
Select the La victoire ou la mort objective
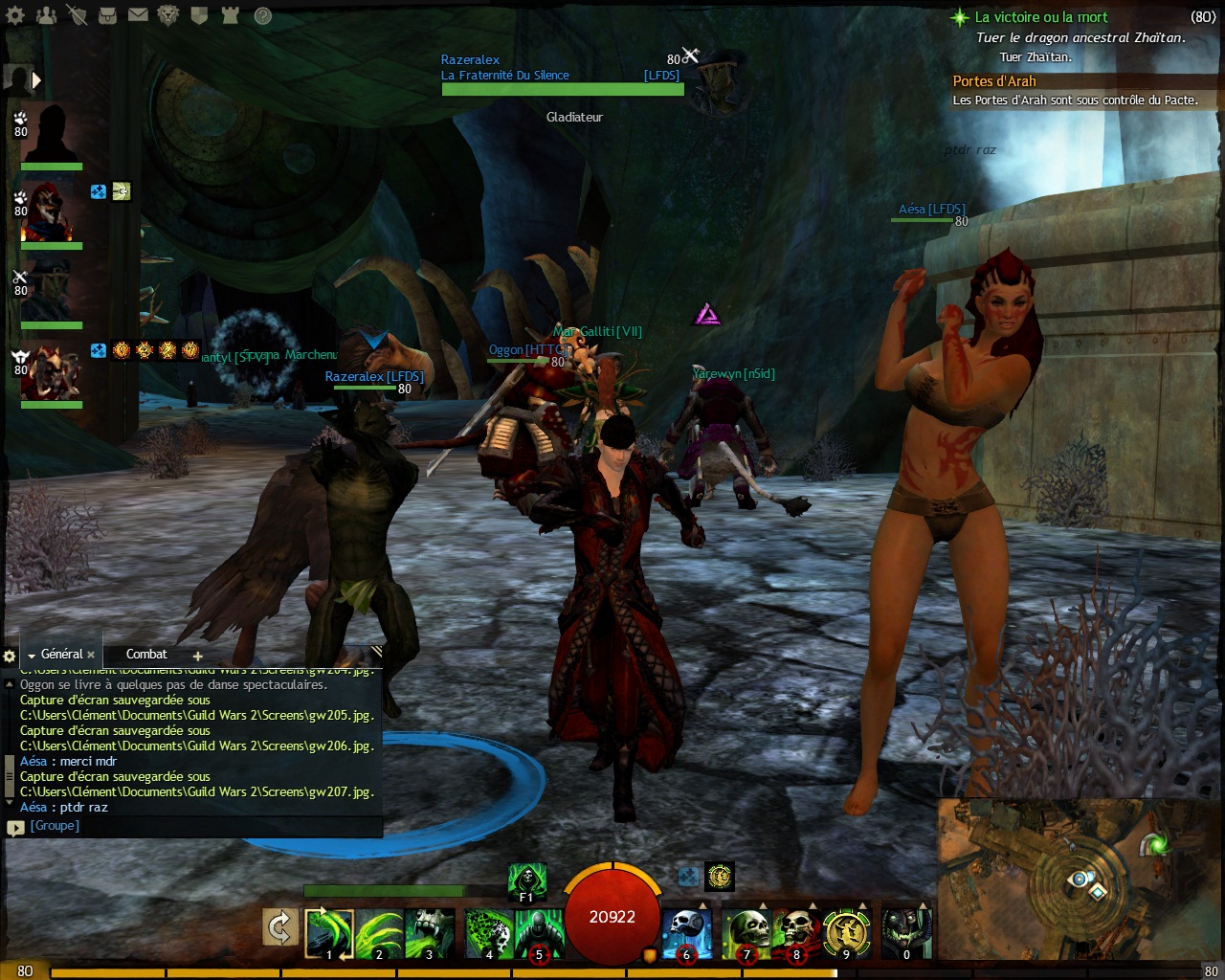[1041, 17]
